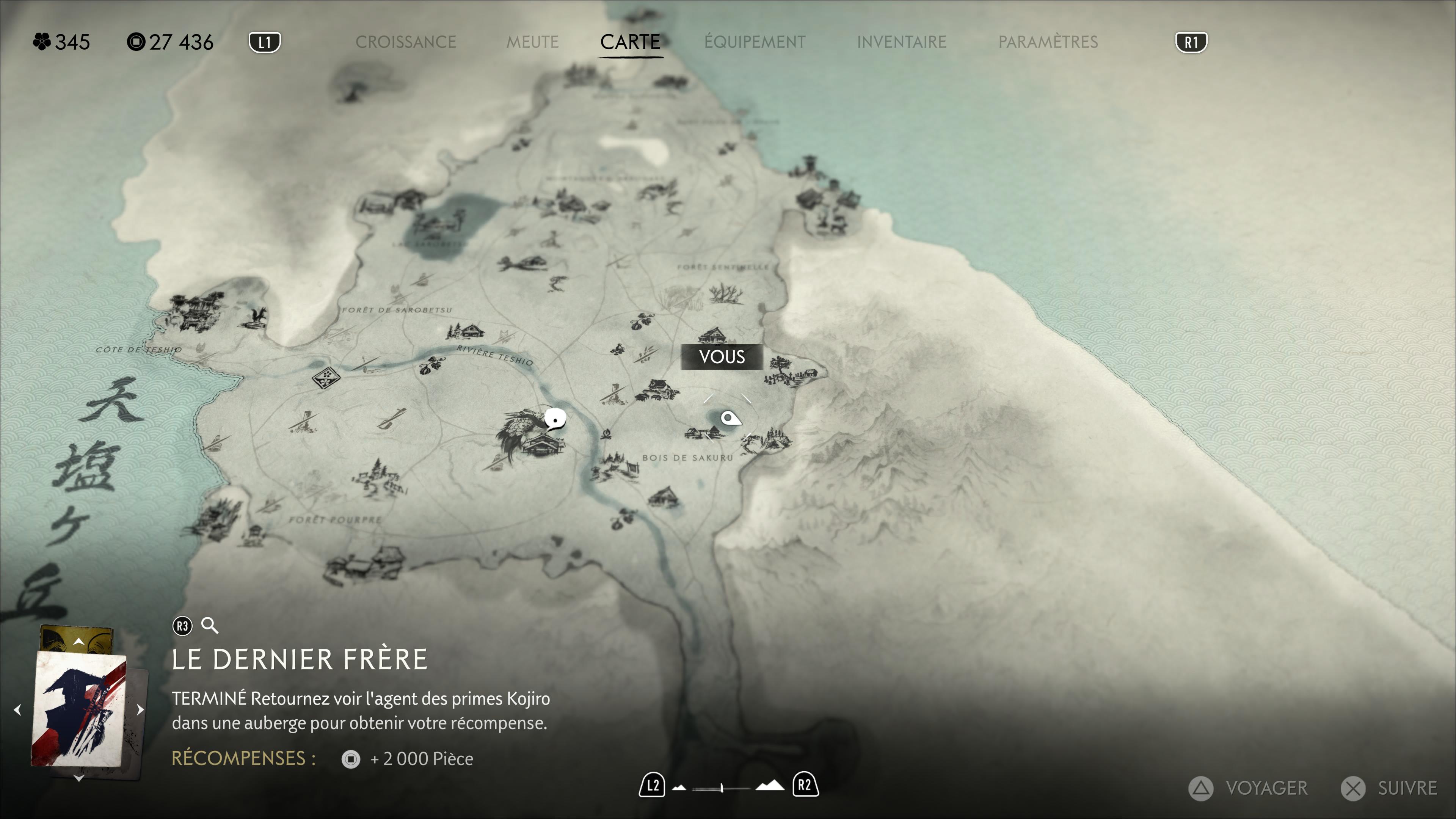The height and width of the screenshot is (819, 1456).
Task: Show the previous quest card with left arrow
Action: [x=17, y=709]
